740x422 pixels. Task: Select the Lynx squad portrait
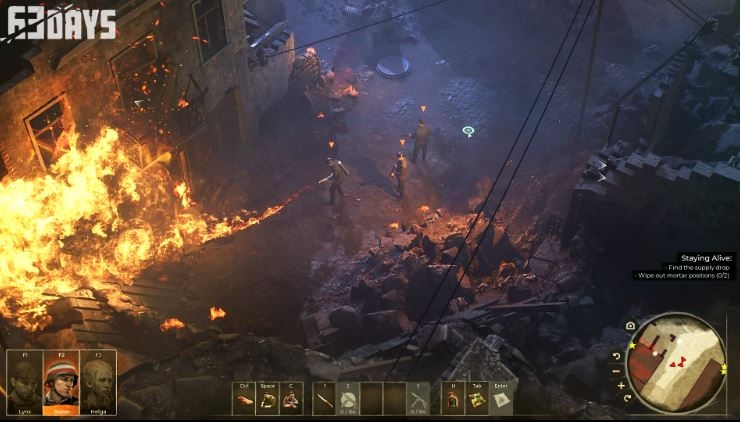pos(24,381)
